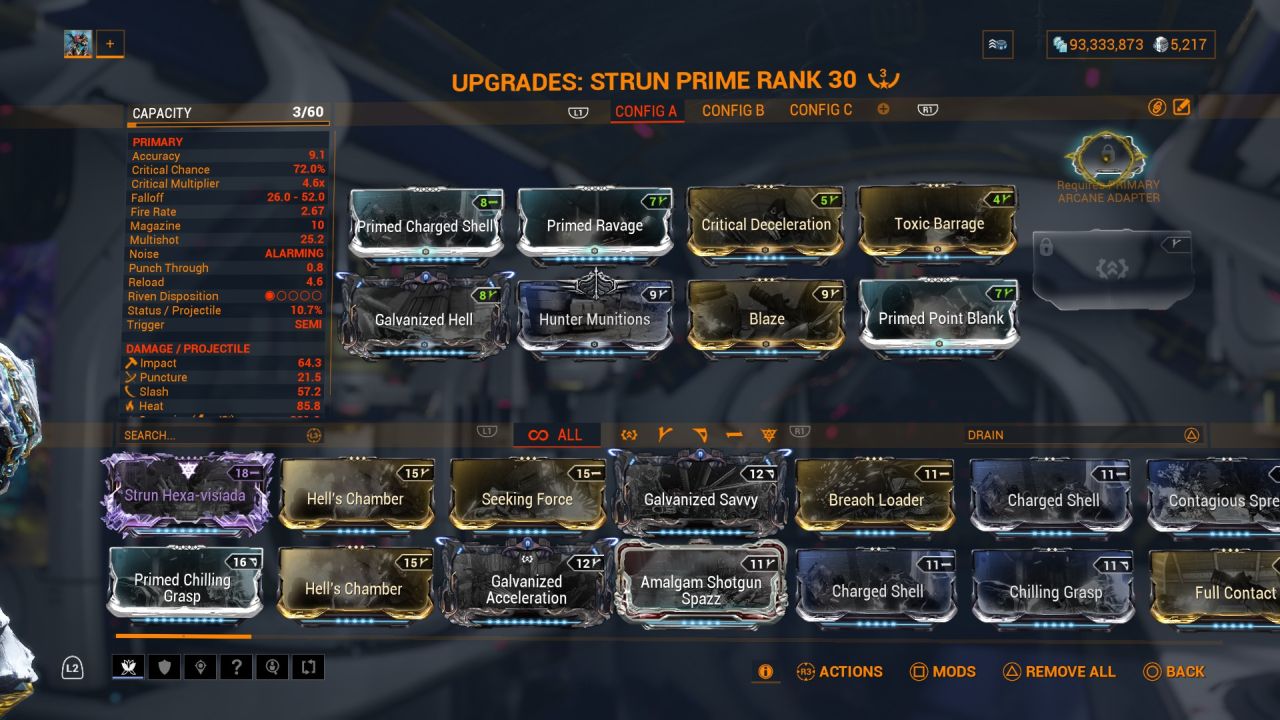The height and width of the screenshot is (720, 1280).
Task: Click the loadout swap icon in bottom toolbar
Action: coord(309,666)
